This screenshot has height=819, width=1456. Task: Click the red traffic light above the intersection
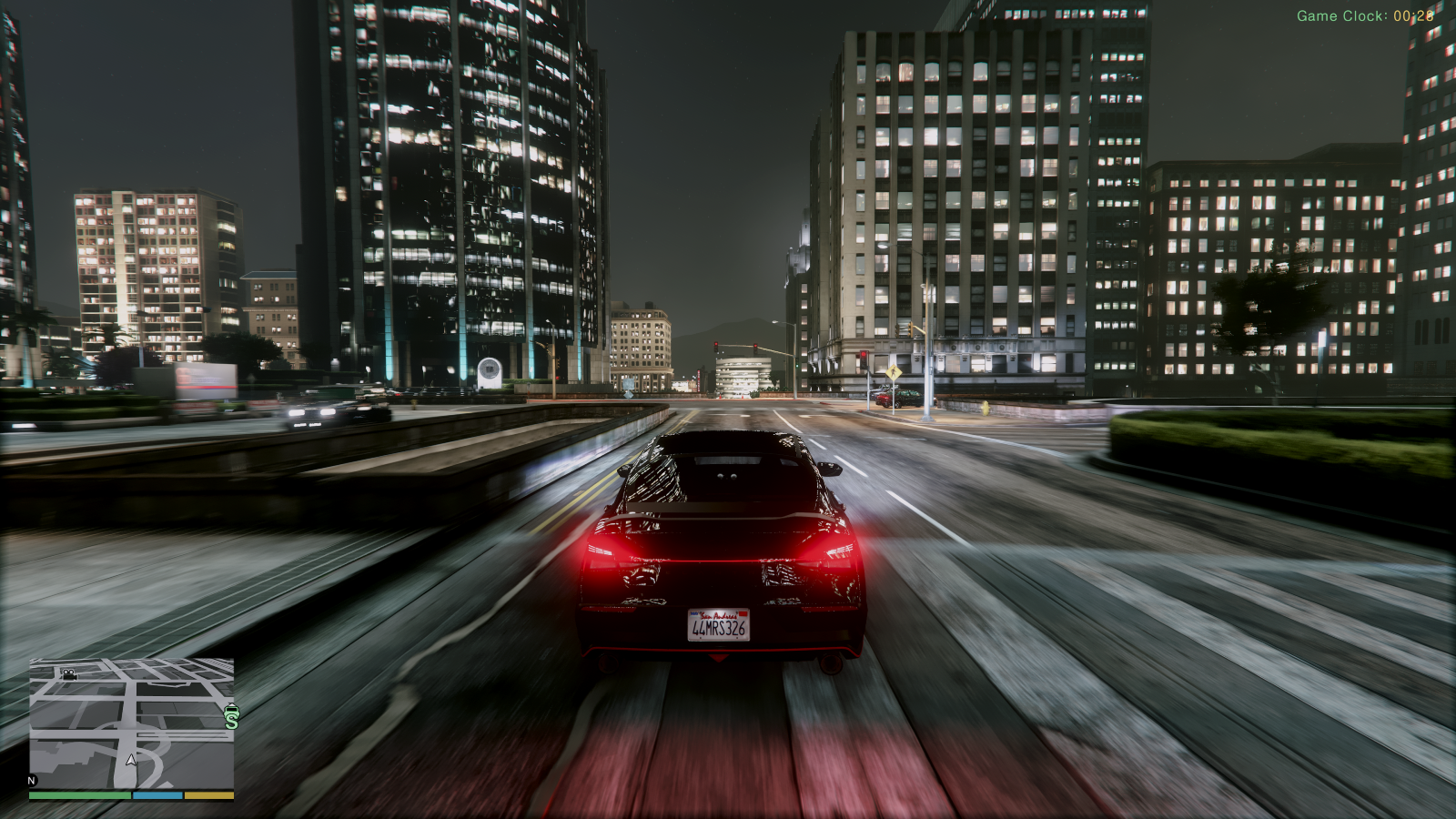click(x=717, y=344)
